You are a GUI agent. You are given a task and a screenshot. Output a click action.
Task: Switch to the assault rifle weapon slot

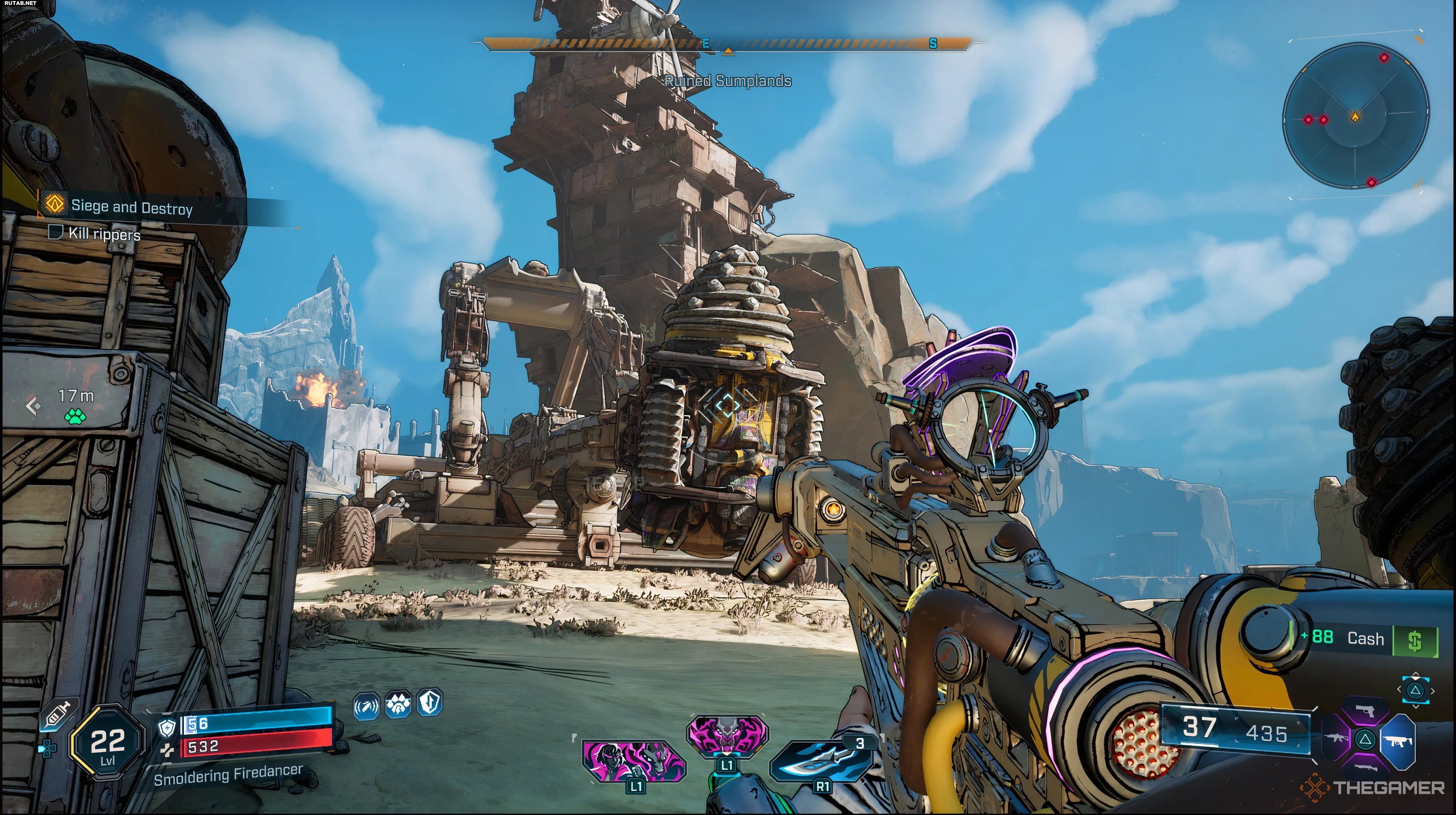[1336, 738]
